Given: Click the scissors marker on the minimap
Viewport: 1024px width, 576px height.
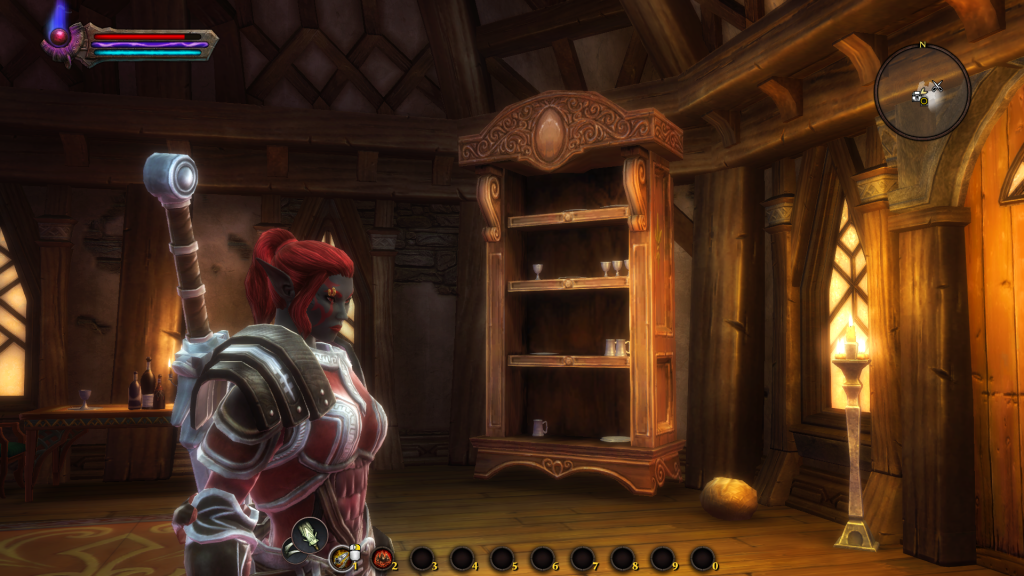Looking at the screenshot, I should [937, 86].
